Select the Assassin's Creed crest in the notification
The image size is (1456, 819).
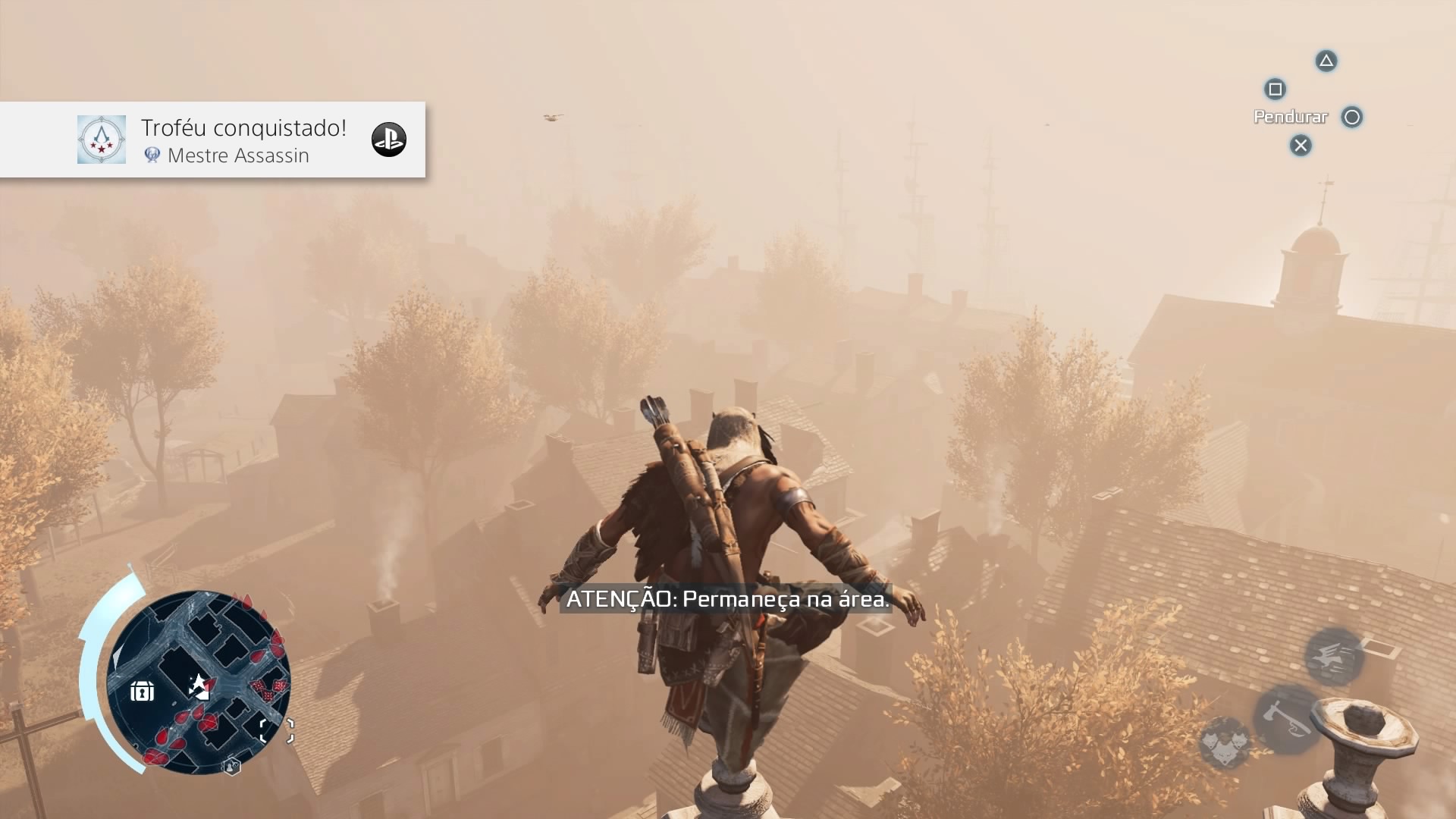click(x=102, y=139)
